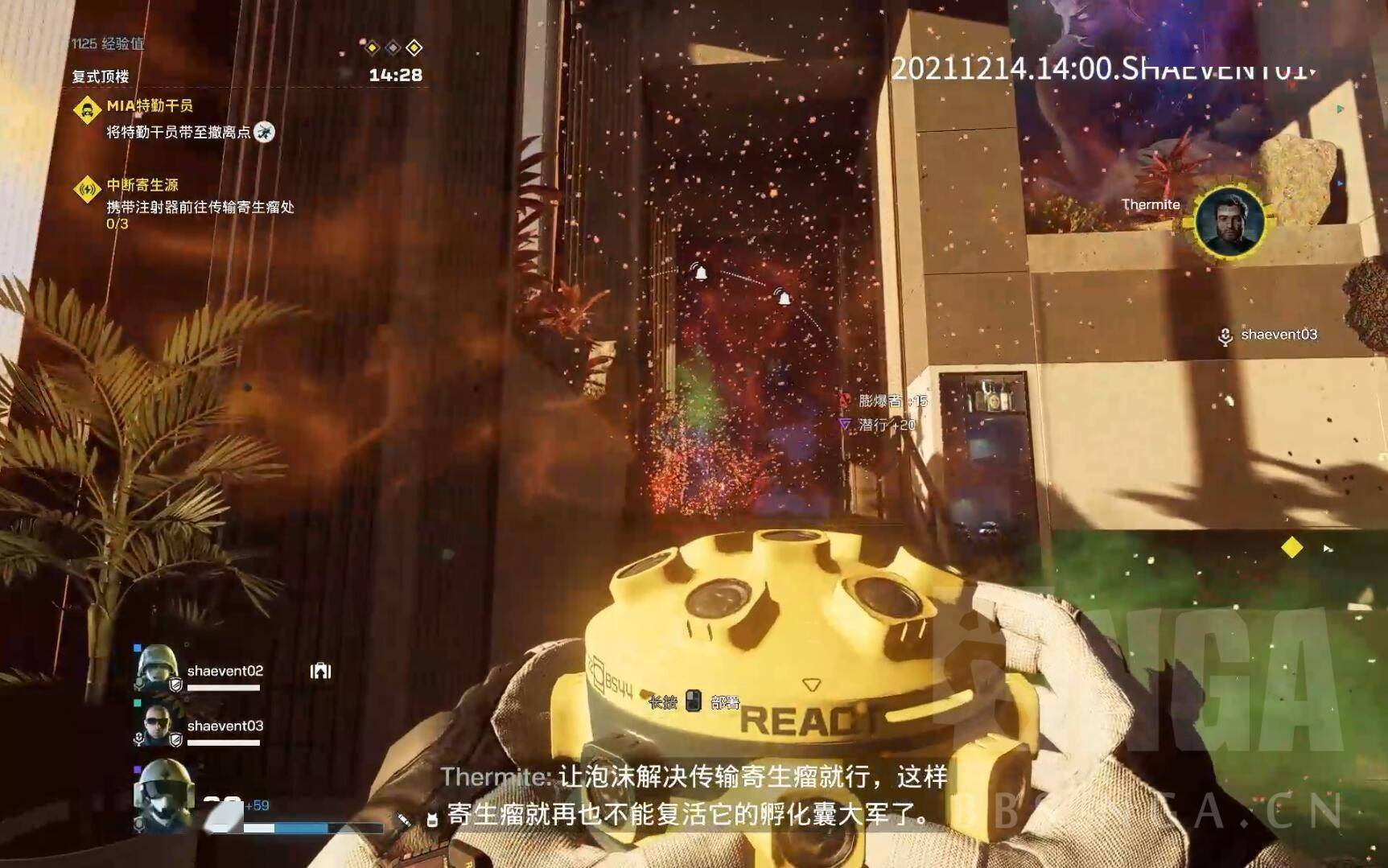Click the extraction point icon in objective text
The width and height of the screenshot is (1388, 868).
coord(264,132)
